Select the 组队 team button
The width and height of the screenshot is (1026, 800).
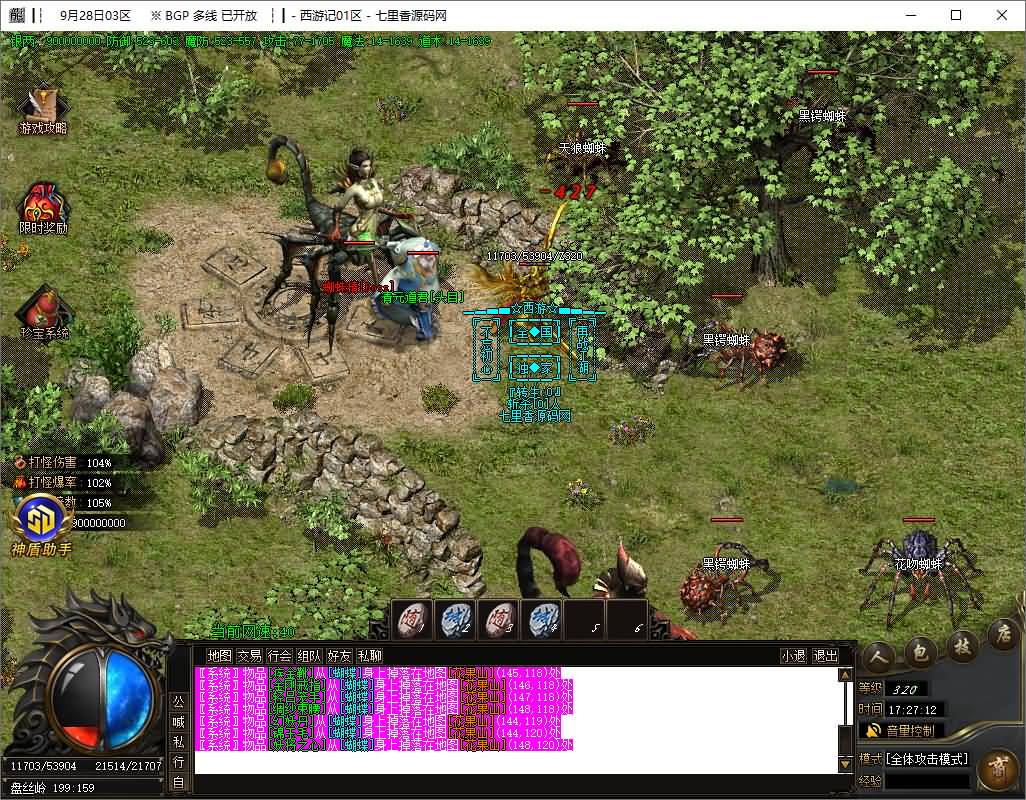tap(309, 656)
